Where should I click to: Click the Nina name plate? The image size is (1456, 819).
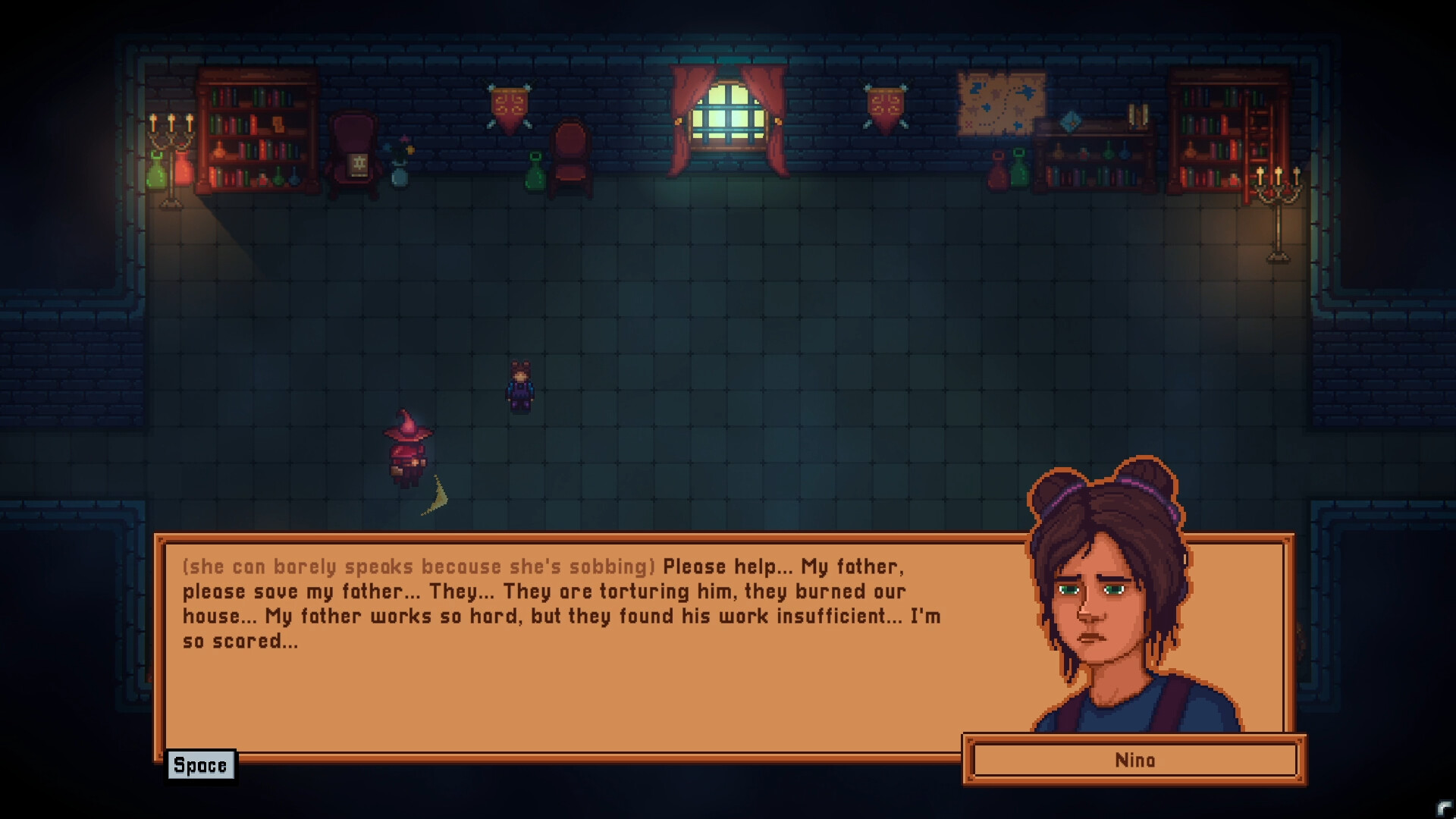(1133, 761)
